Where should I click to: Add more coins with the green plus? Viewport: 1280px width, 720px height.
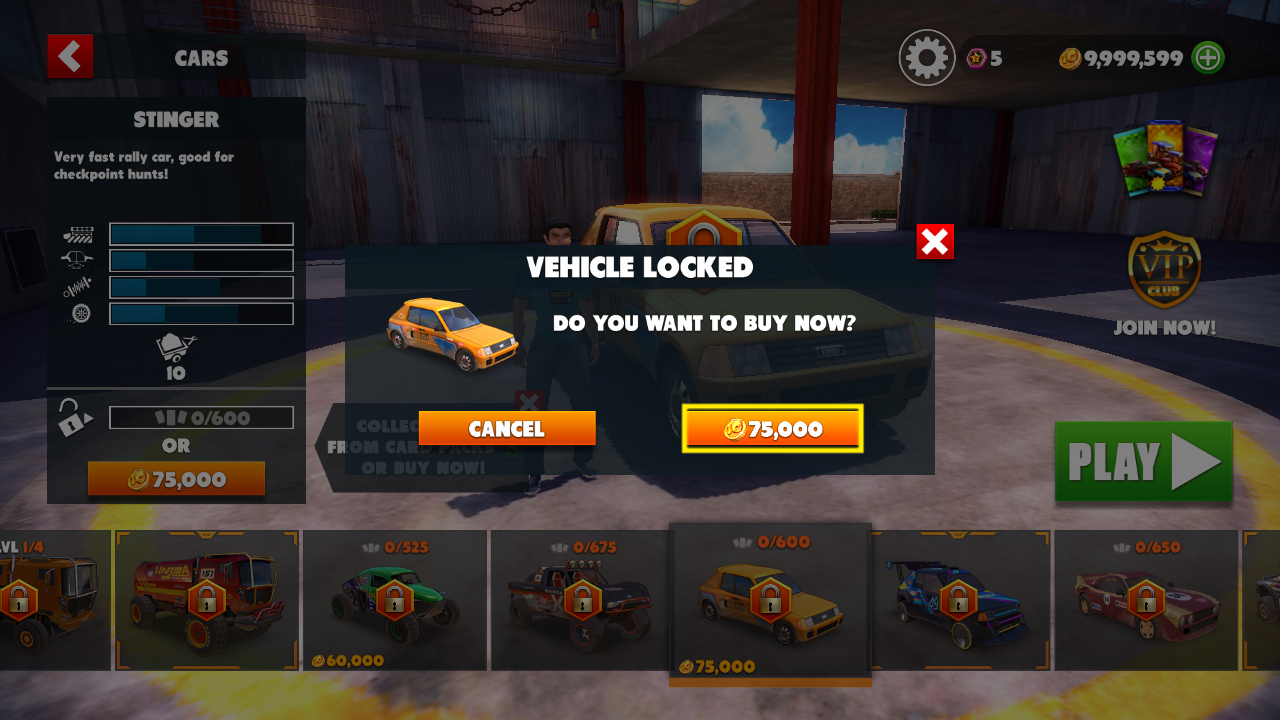(1208, 58)
